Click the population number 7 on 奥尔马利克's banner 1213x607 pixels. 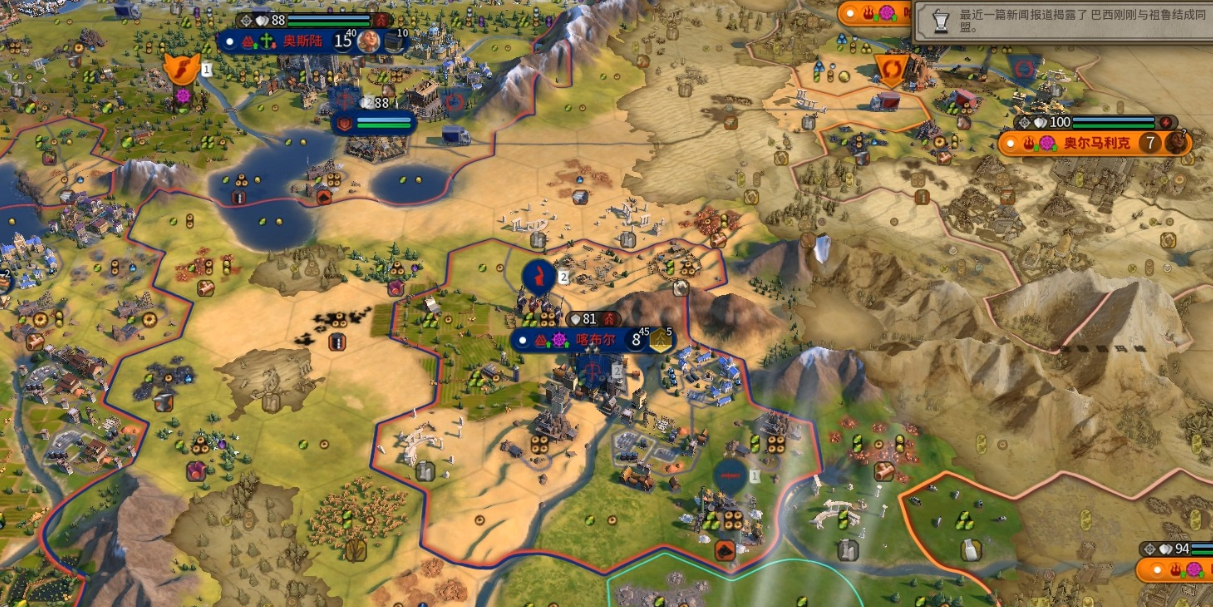(1150, 143)
